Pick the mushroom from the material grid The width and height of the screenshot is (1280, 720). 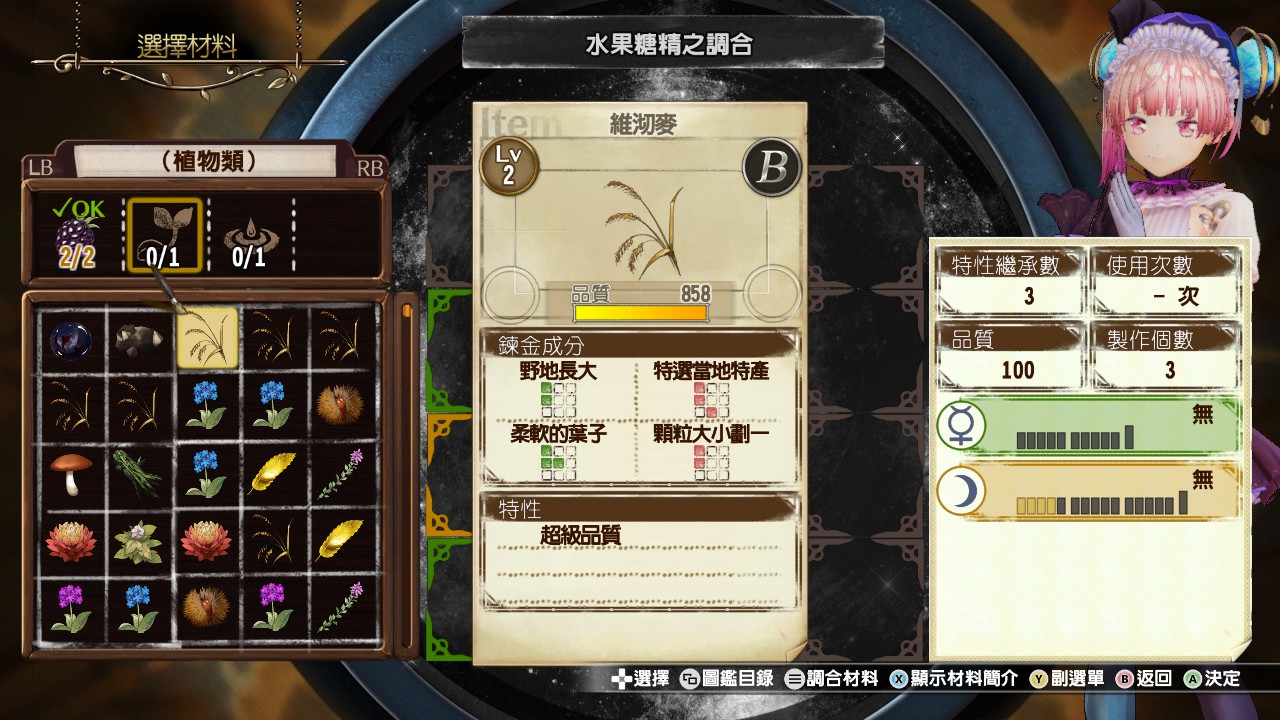[72, 470]
